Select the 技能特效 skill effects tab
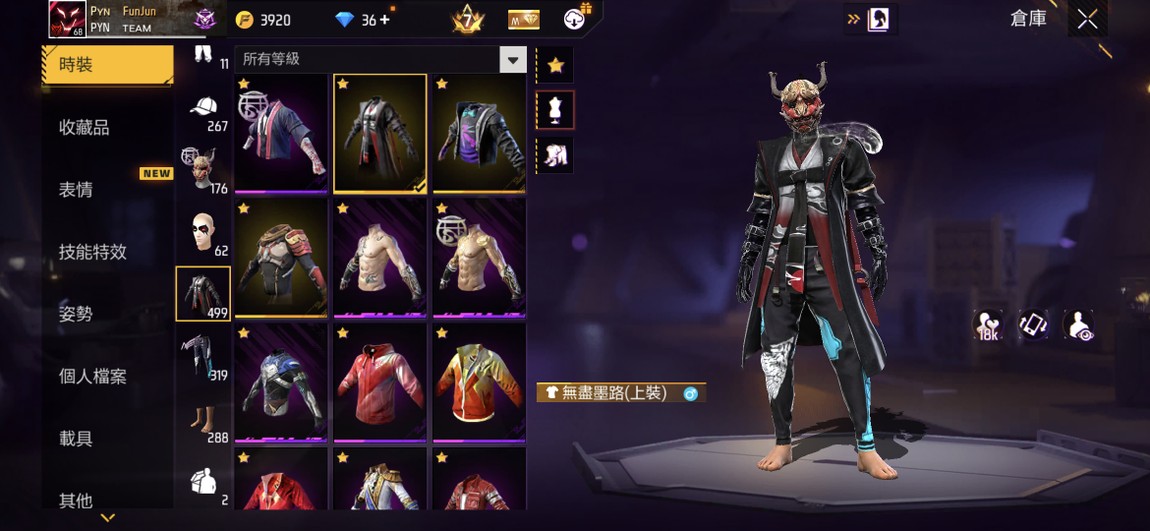Screen dimensions: 1150x531 tap(93, 252)
